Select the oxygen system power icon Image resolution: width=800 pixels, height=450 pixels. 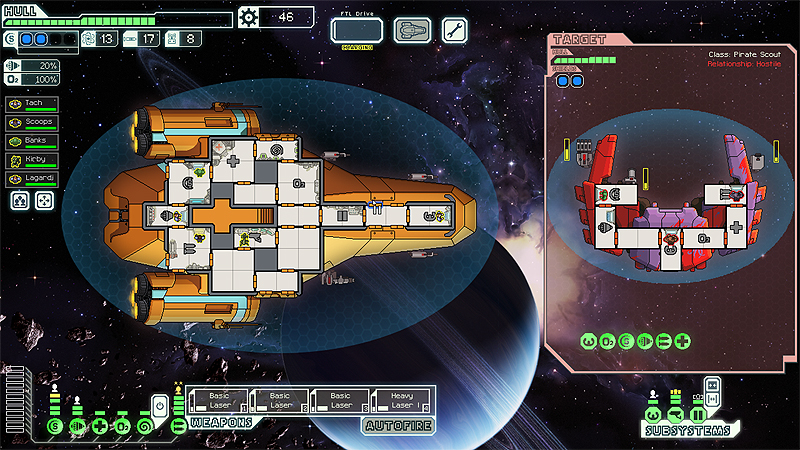point(121,427)
